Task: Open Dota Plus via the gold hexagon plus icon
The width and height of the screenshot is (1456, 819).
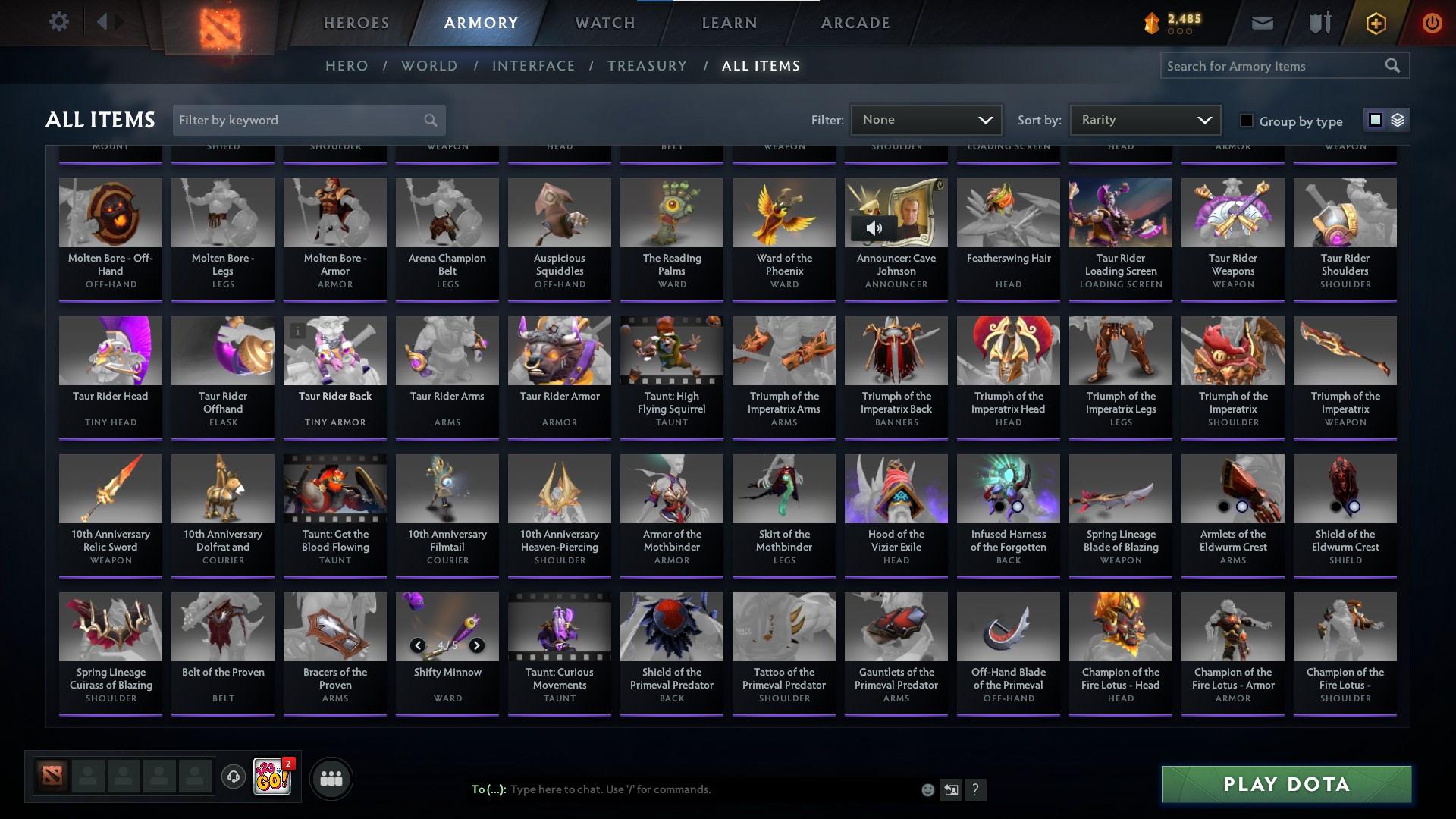Action: (1375, 22)
